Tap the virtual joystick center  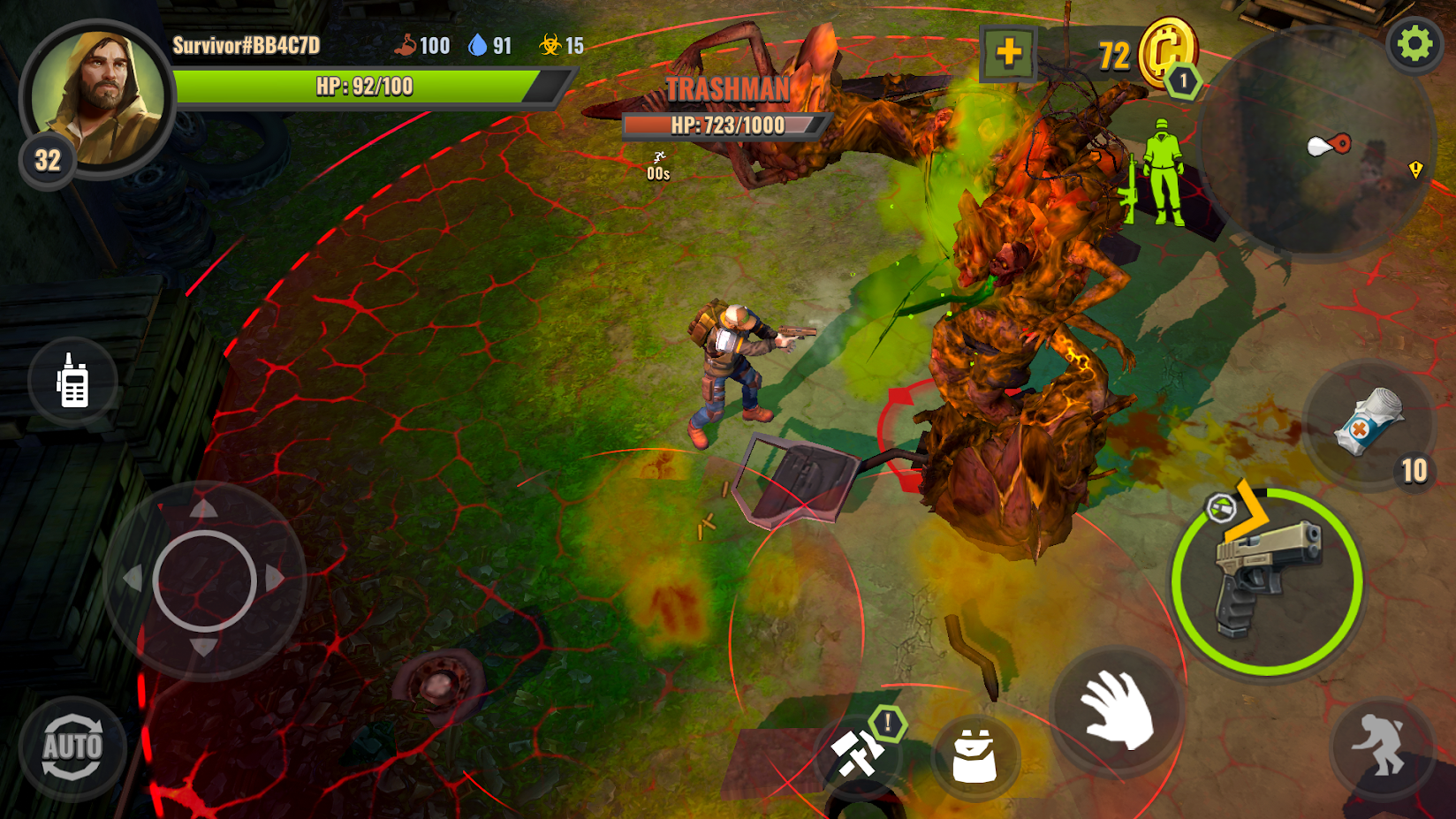[x=204, y=580]
